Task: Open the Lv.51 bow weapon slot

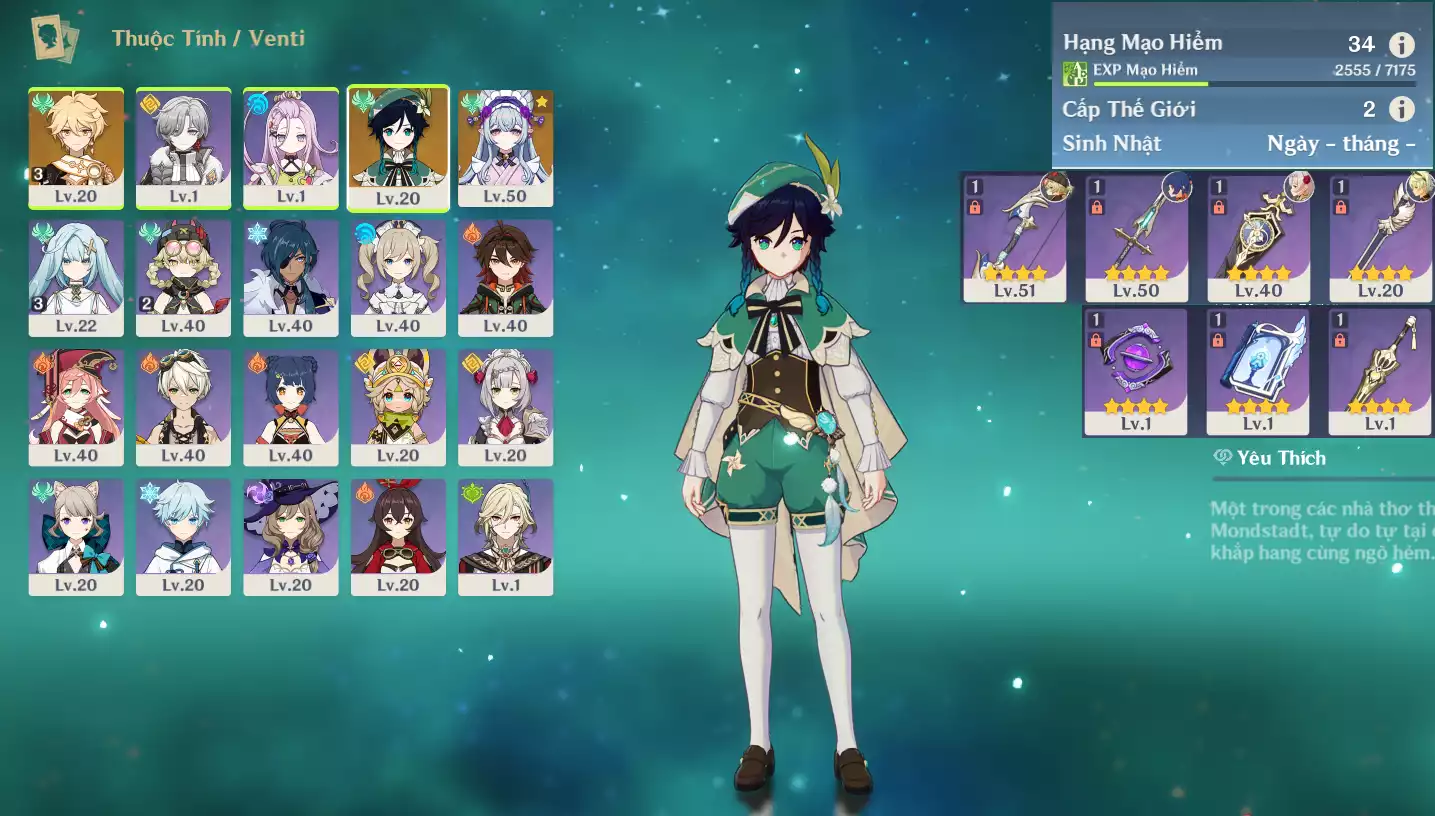Action: (1014, 238)
